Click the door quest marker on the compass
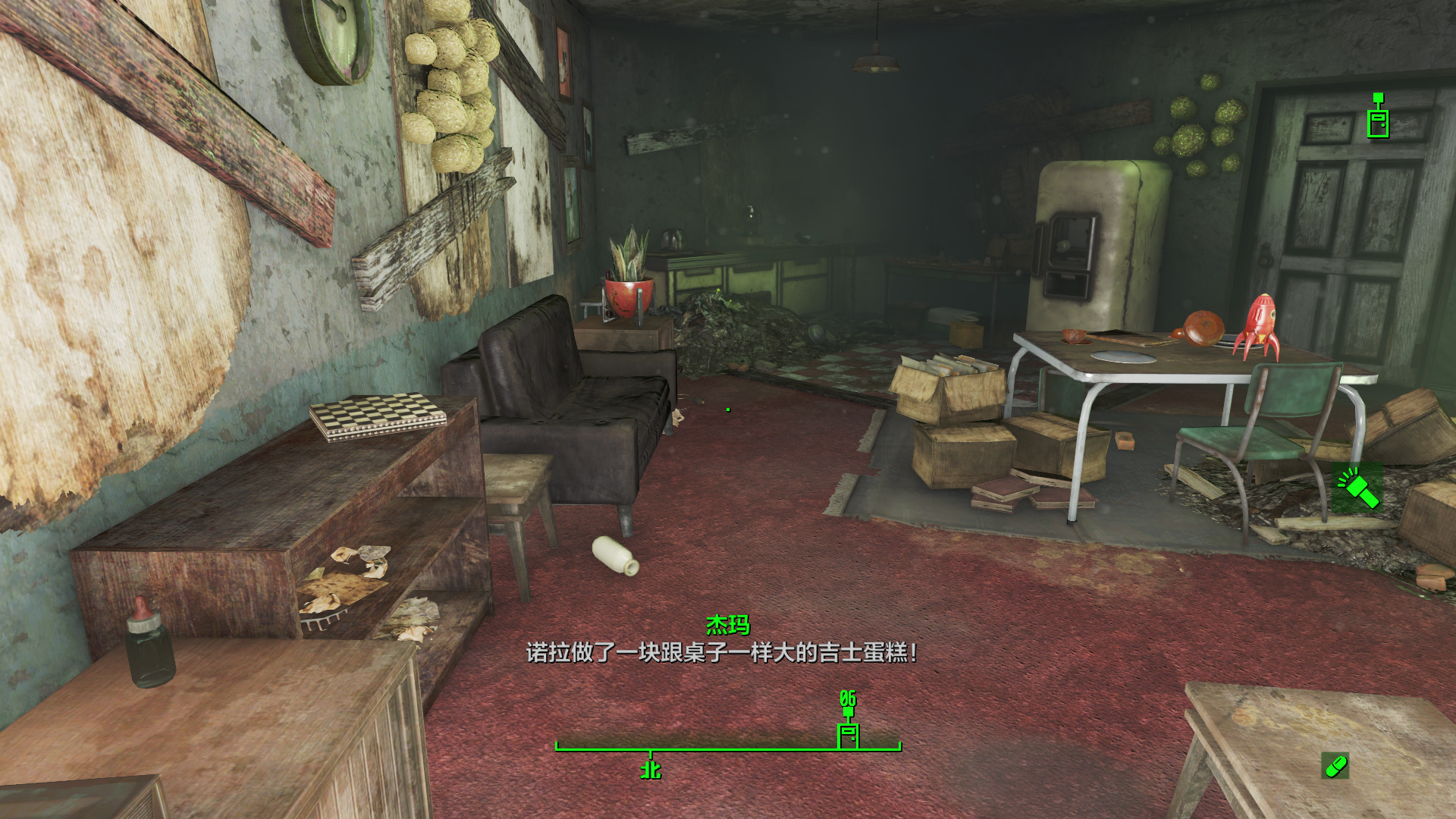 (847, 735)
